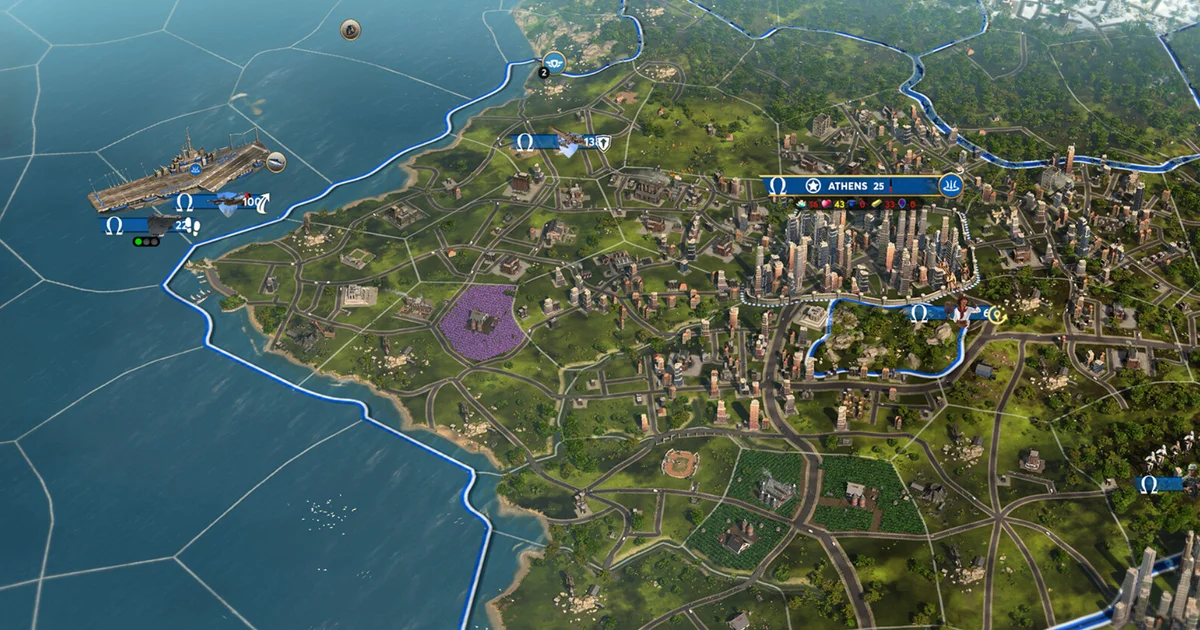Click the fountain icon on Athens banner
Screen dimensions: 1200x630
(x=950, y=185)
